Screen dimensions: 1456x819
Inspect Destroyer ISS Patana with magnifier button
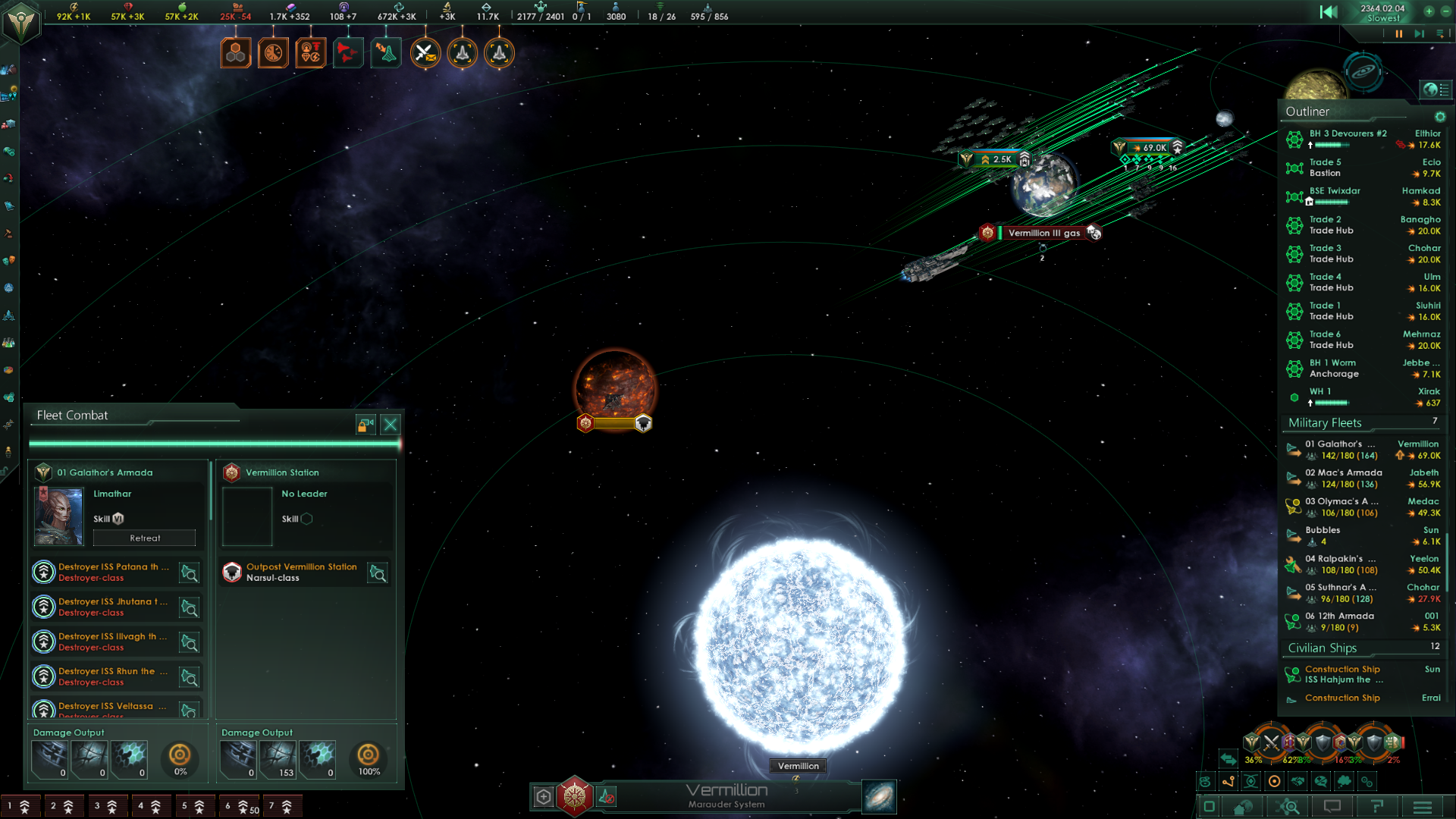pyautogui.click(x=189, y=573)
